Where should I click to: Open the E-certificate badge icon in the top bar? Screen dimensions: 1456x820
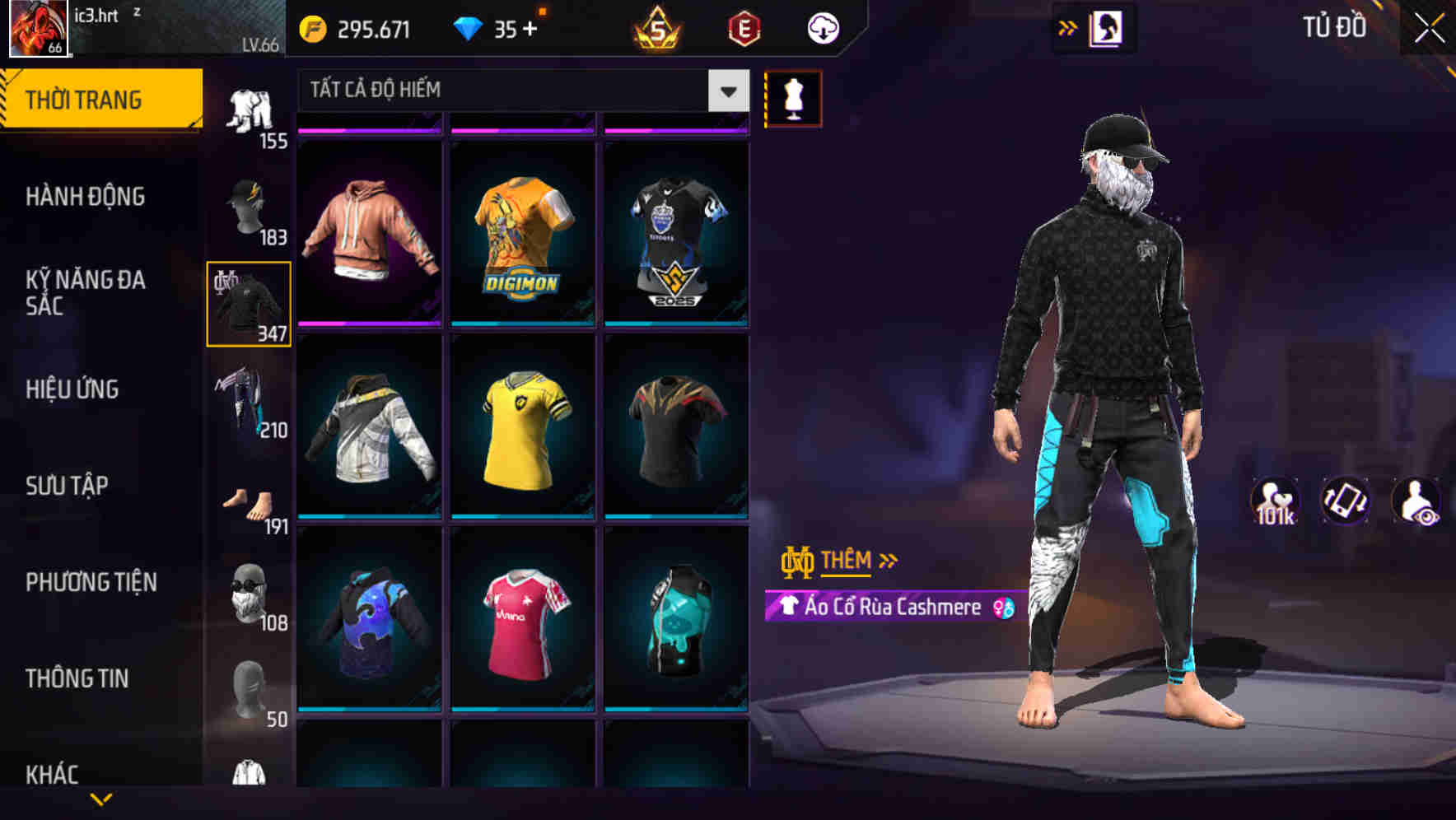(745, 26)
